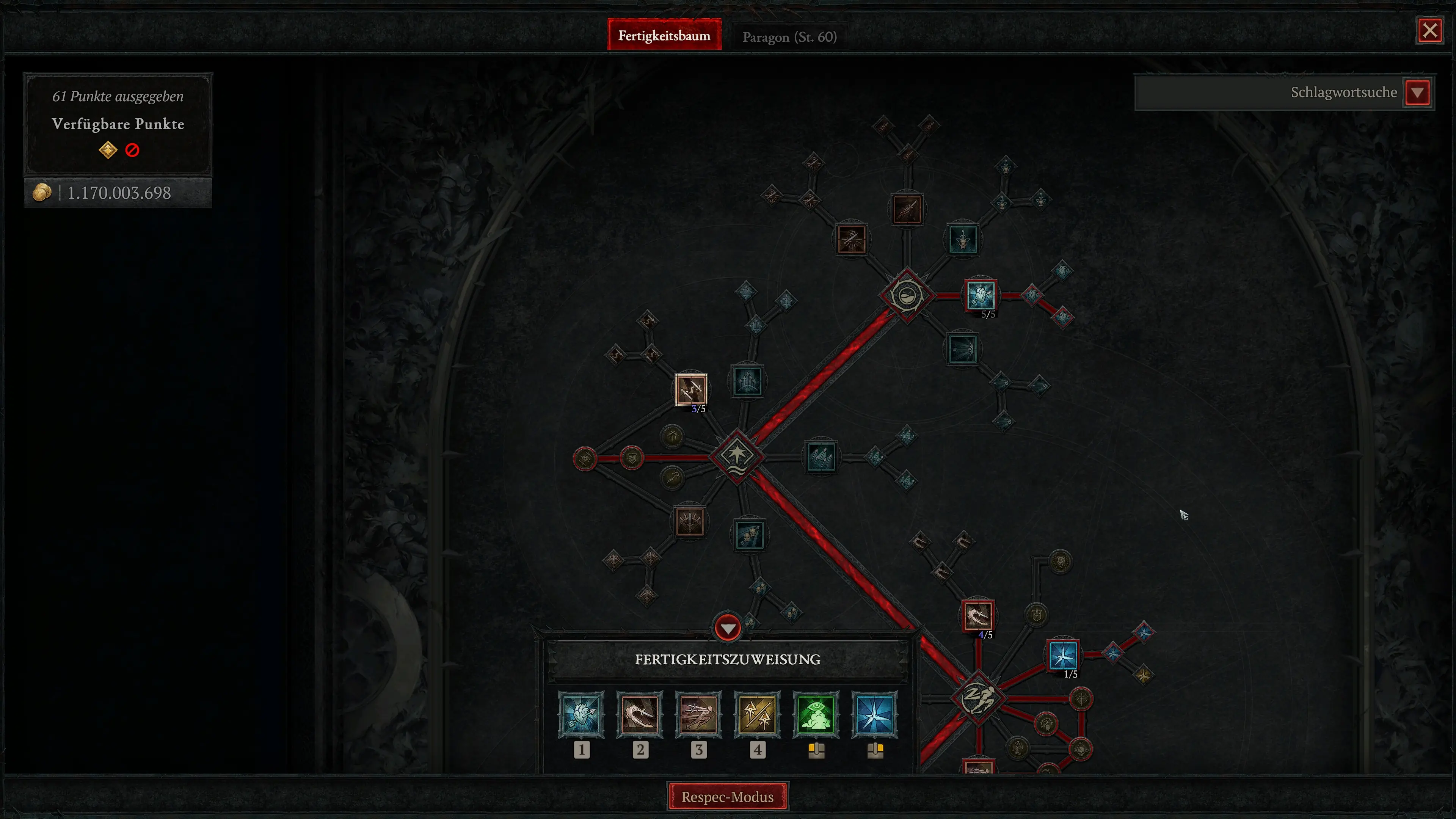Activate the Respec-Modus button
The height and width of the screenshot is (819, 1456).
tap(728, 796)
